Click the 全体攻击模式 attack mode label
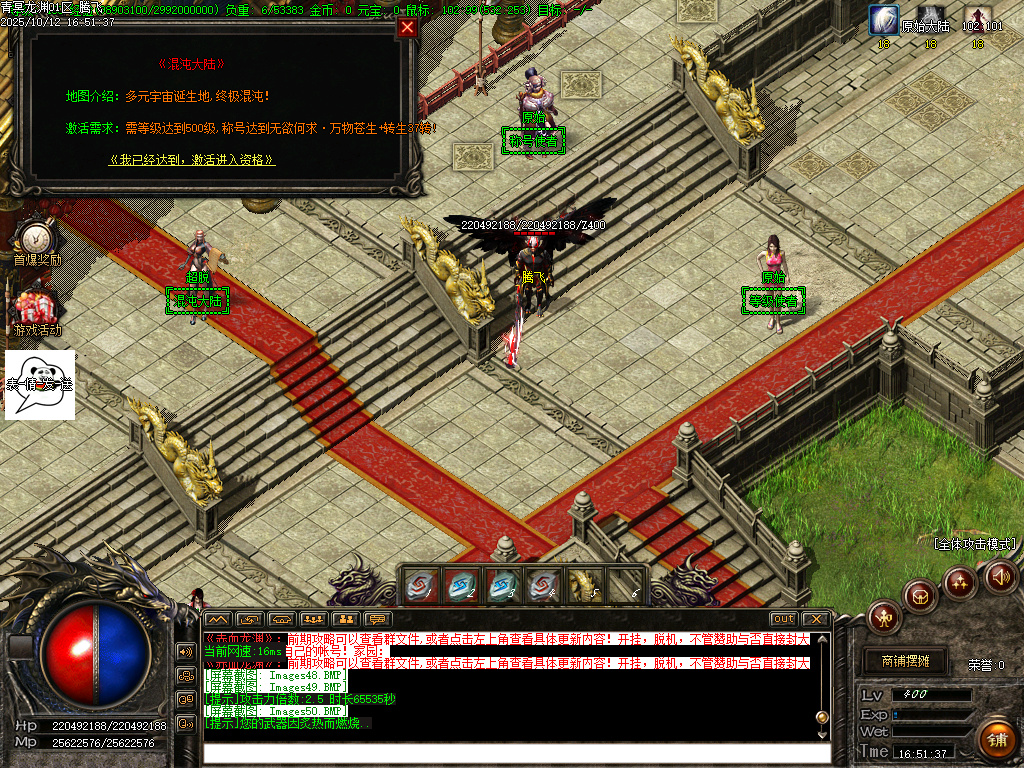Screen dimensions: 1024x768 (x=974, y=544)
